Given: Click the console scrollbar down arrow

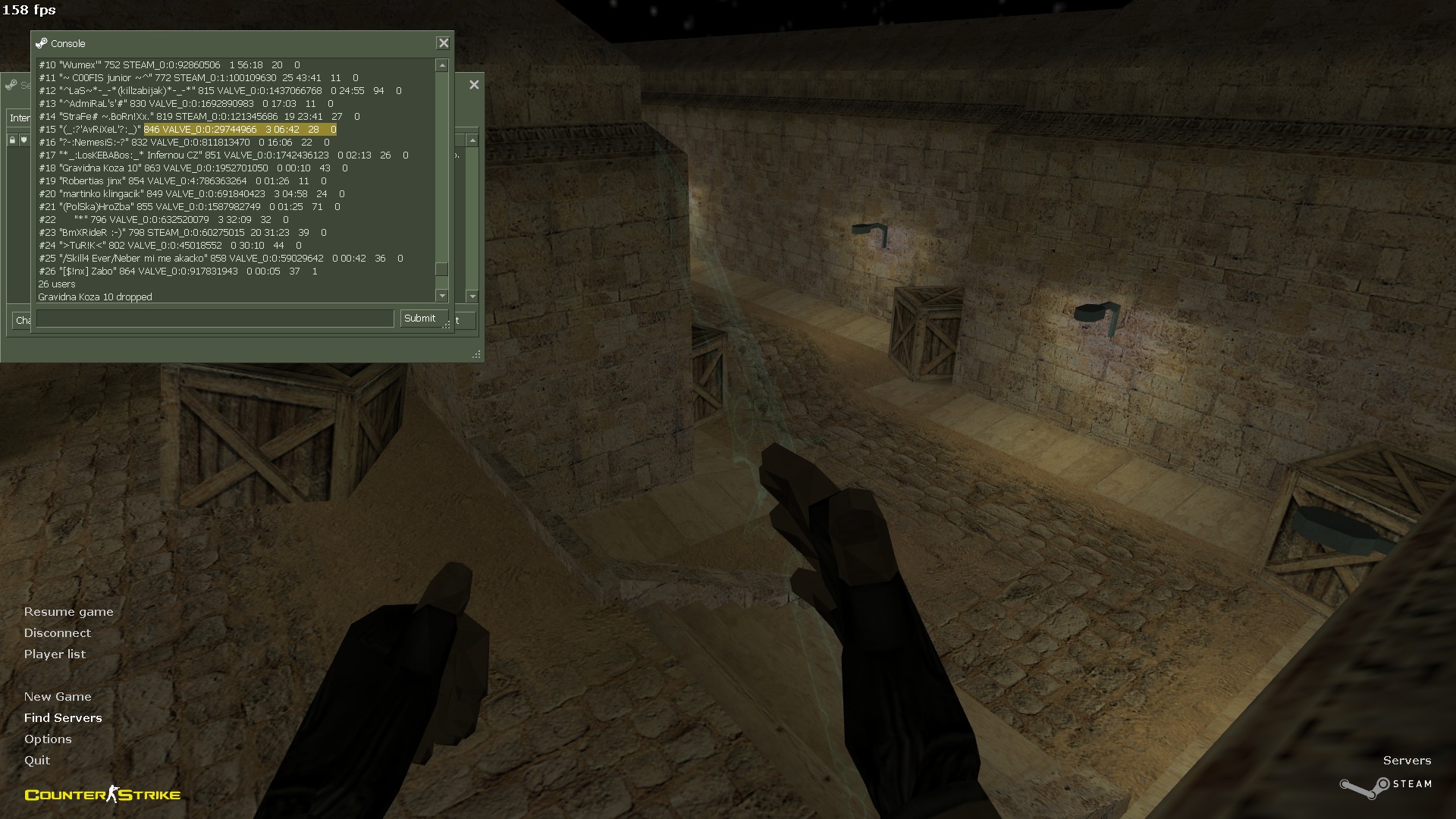Looking at the screenshot, I should click(442, 296).
